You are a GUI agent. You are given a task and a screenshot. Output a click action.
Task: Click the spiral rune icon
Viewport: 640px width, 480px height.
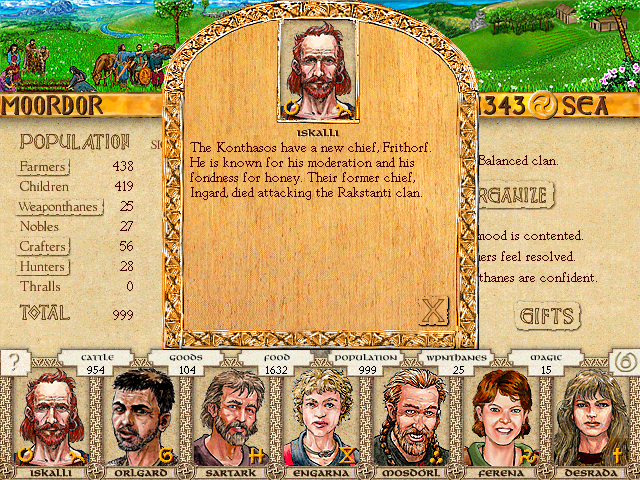[x=623, y=363]
